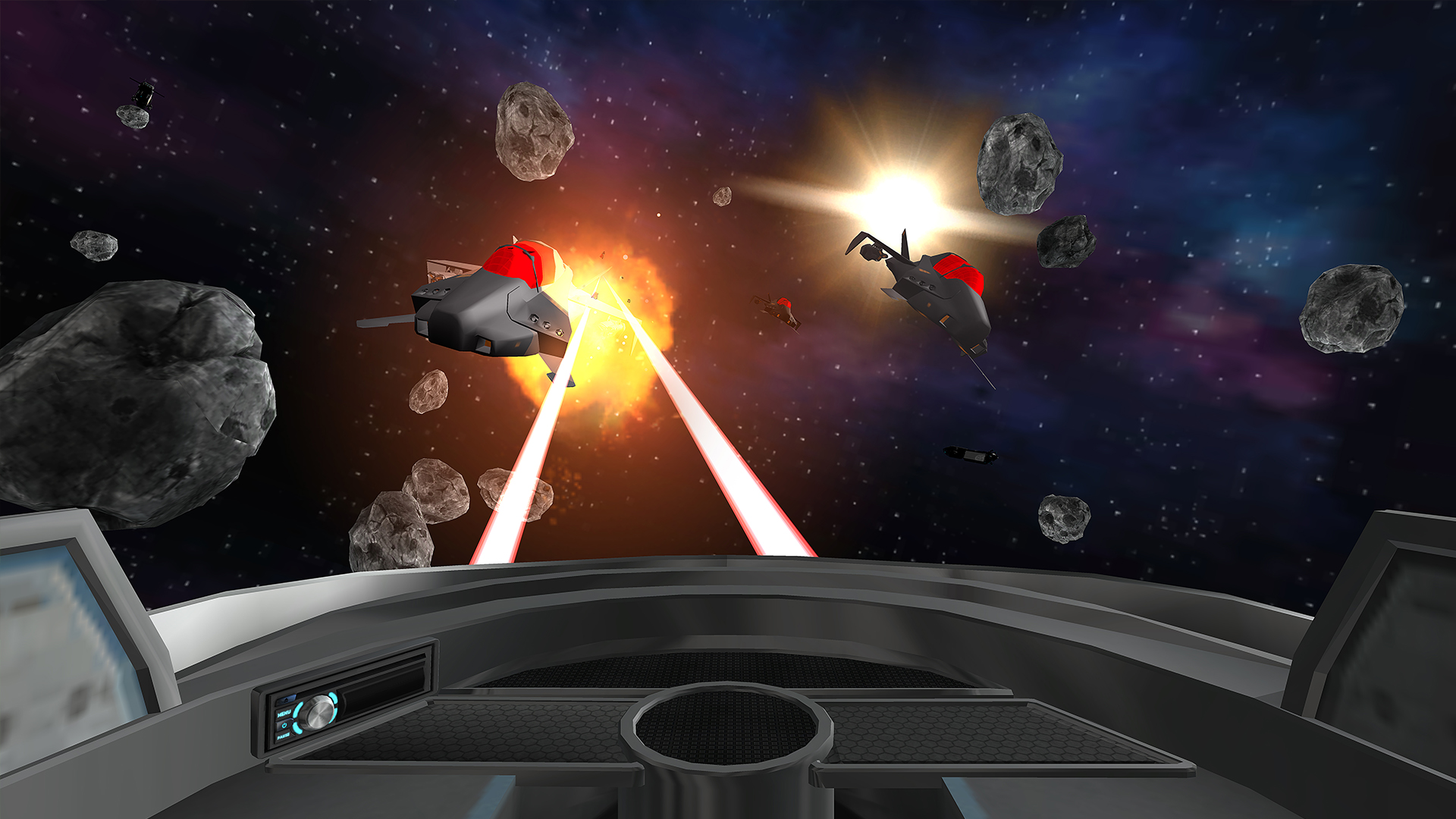Click the large gray asteroid on the far left
The height and width of the screenshot is (819, 1456).
(x=129, y=394)
